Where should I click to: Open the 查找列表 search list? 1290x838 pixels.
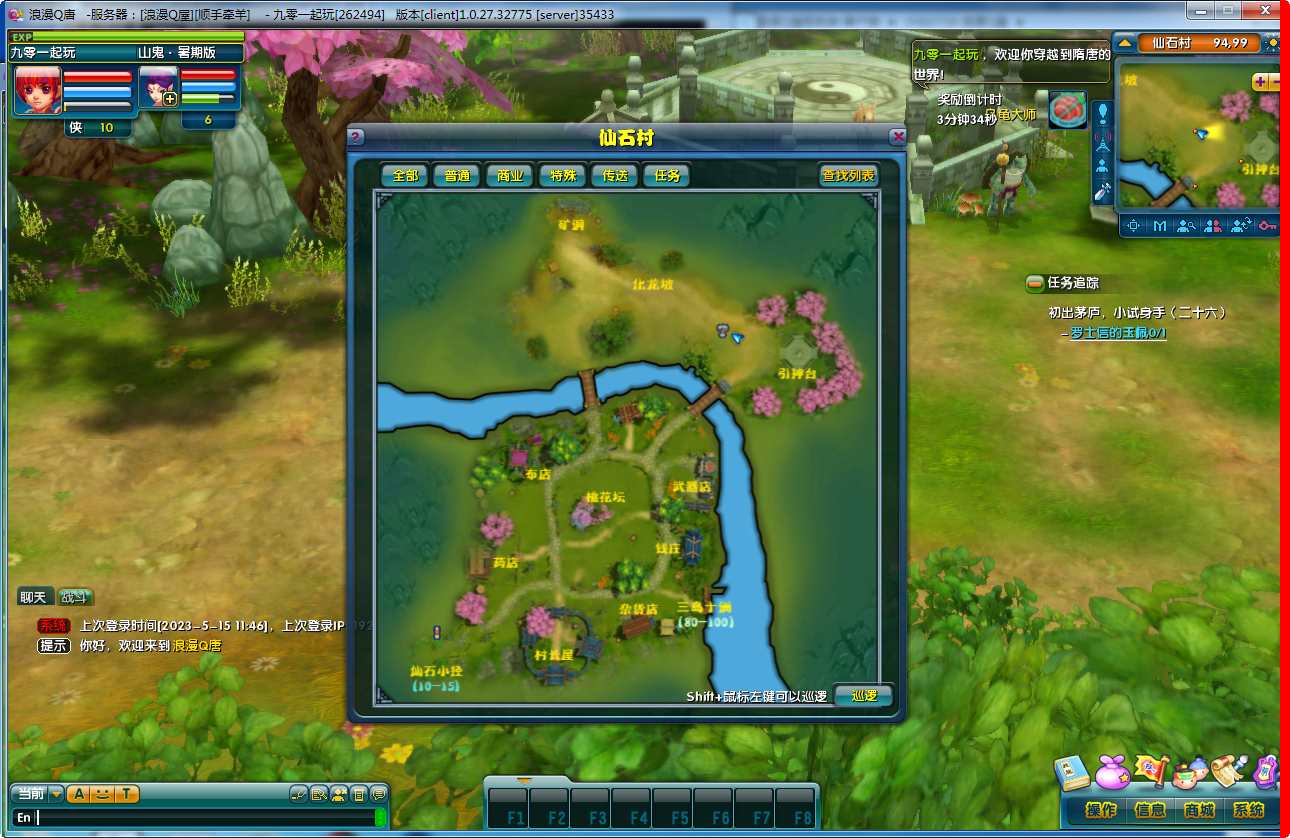848,175
